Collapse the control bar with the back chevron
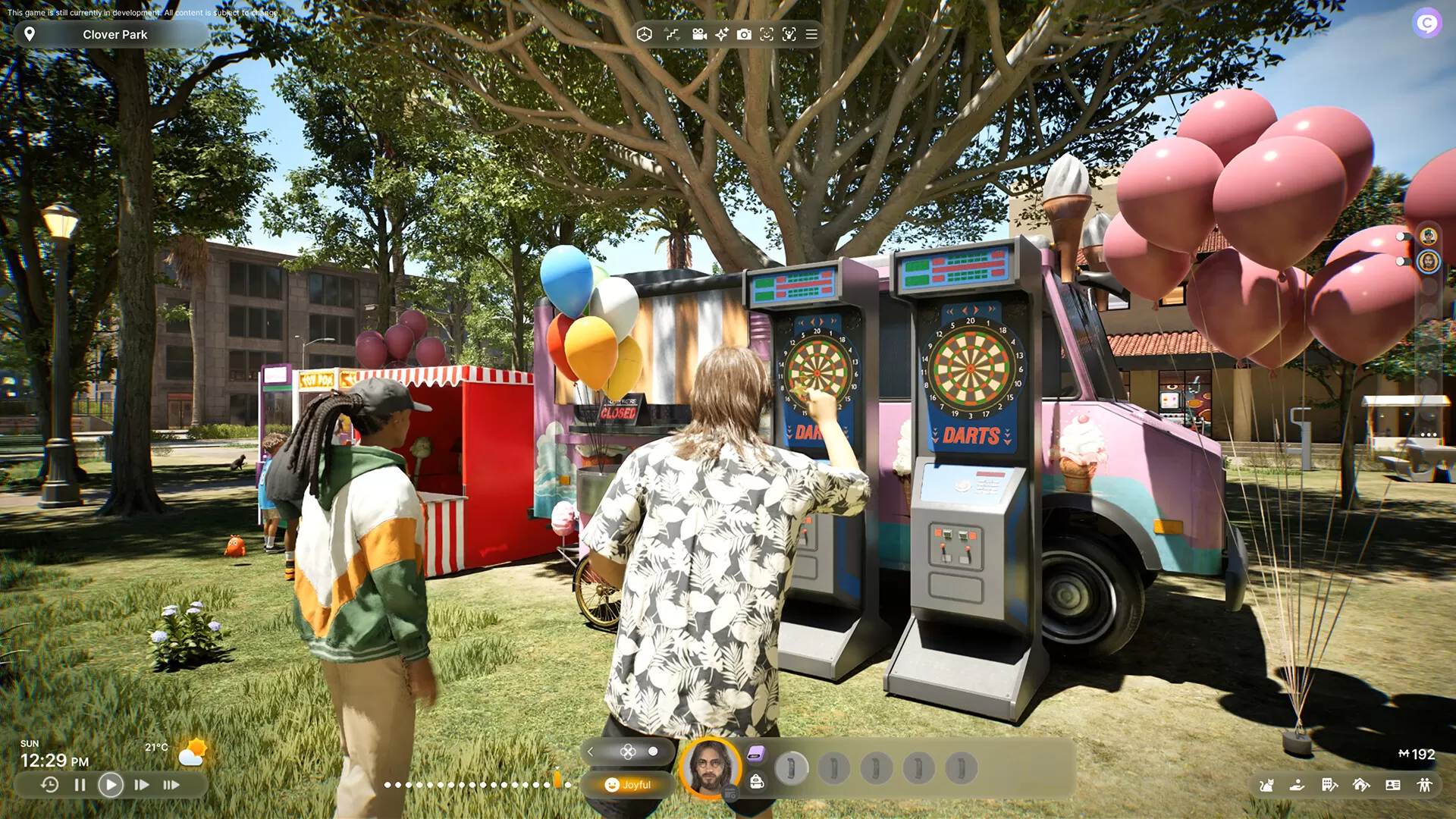Image resolution: width=1456 pixels, height=819 pixels. pyautogui.click(x=590, y=752)
